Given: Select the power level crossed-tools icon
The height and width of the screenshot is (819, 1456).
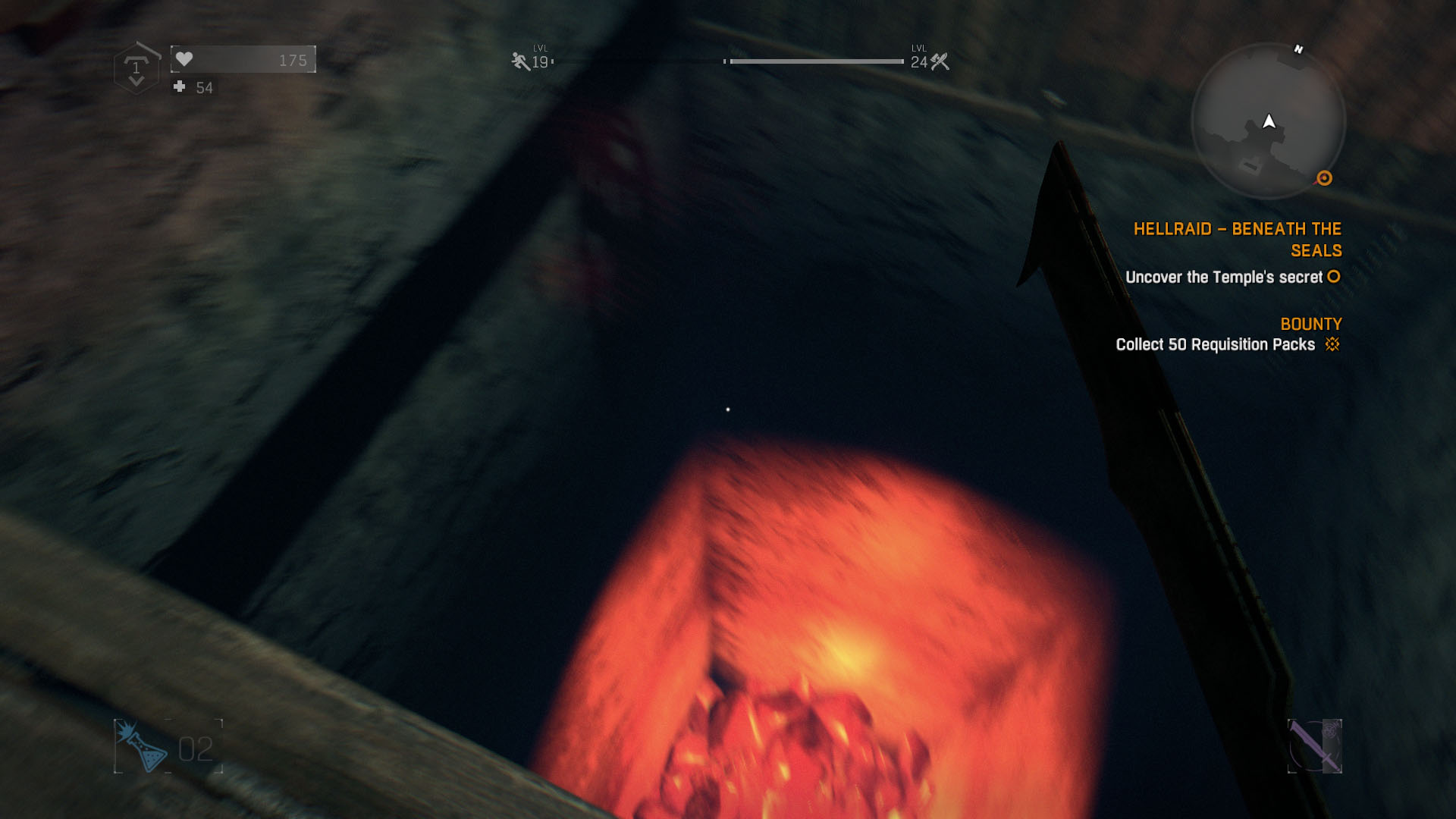Looking at the screenshot, I should 940,61.
